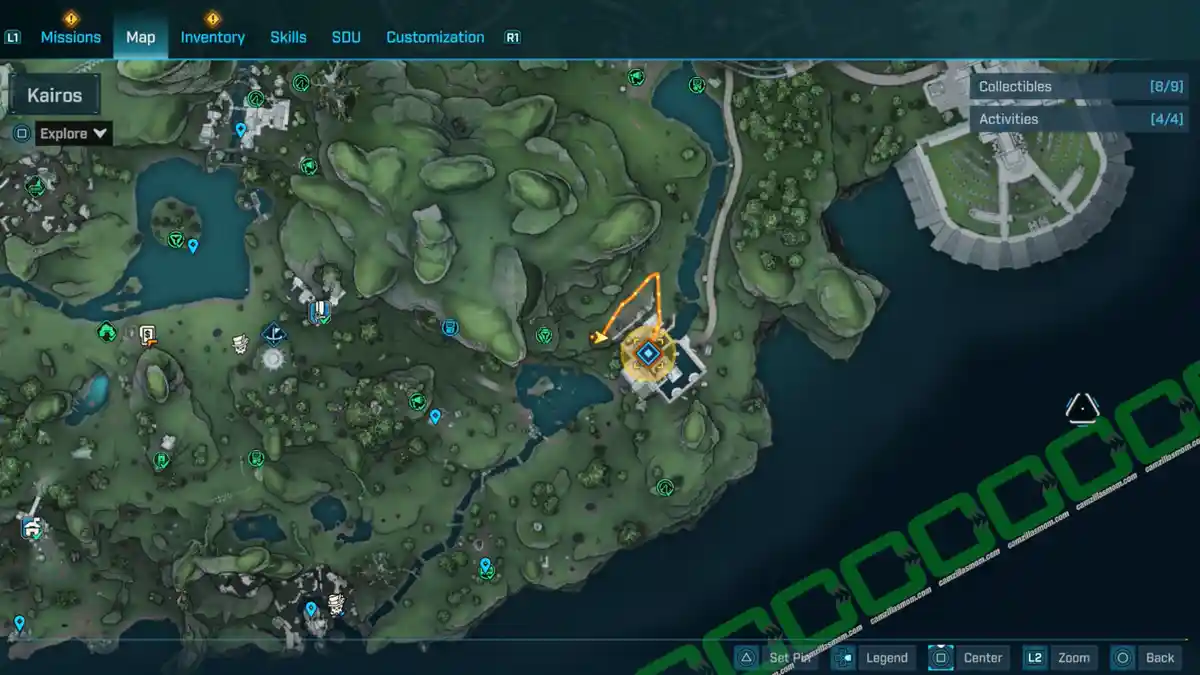
Task: Switch to the Customization tab
Action: pos(435,37)
